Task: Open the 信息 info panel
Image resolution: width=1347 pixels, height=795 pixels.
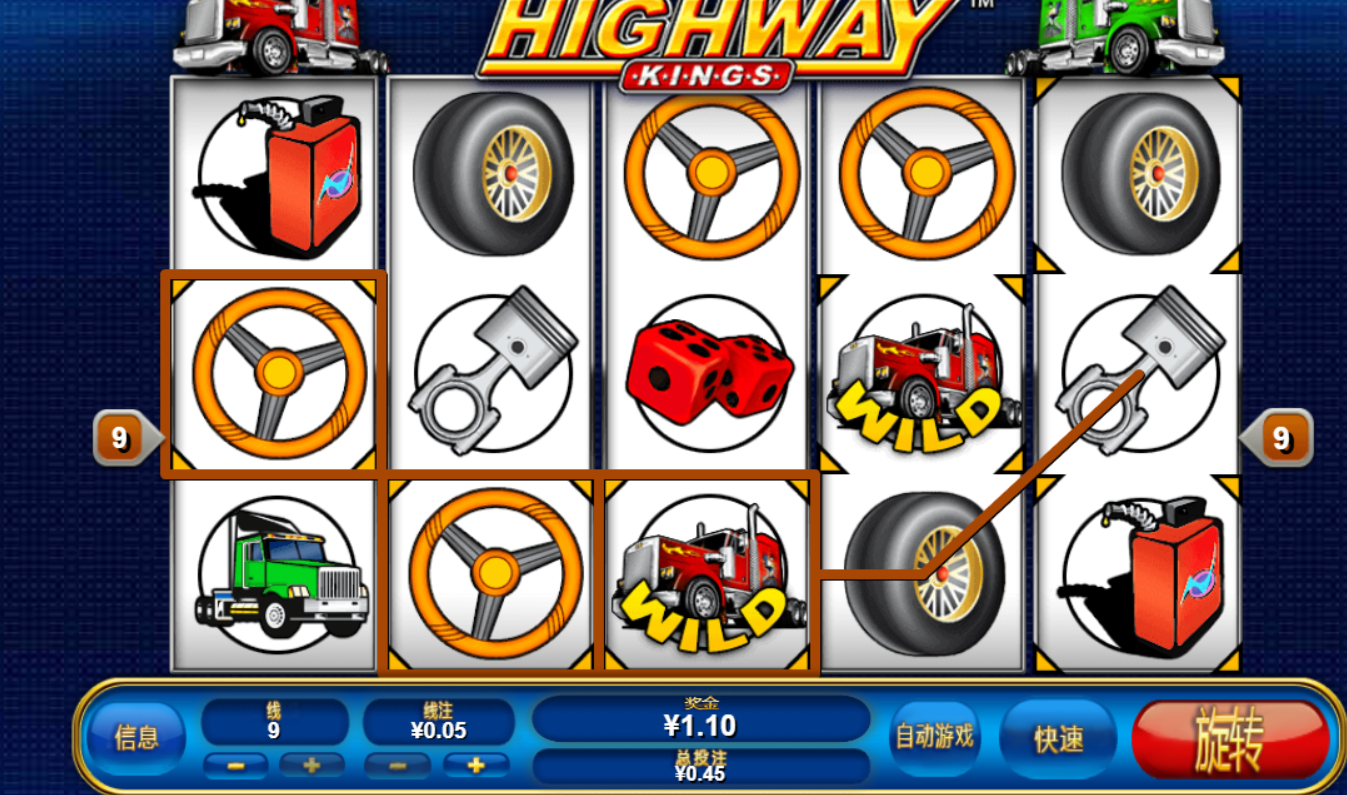Action: [136, 738]
